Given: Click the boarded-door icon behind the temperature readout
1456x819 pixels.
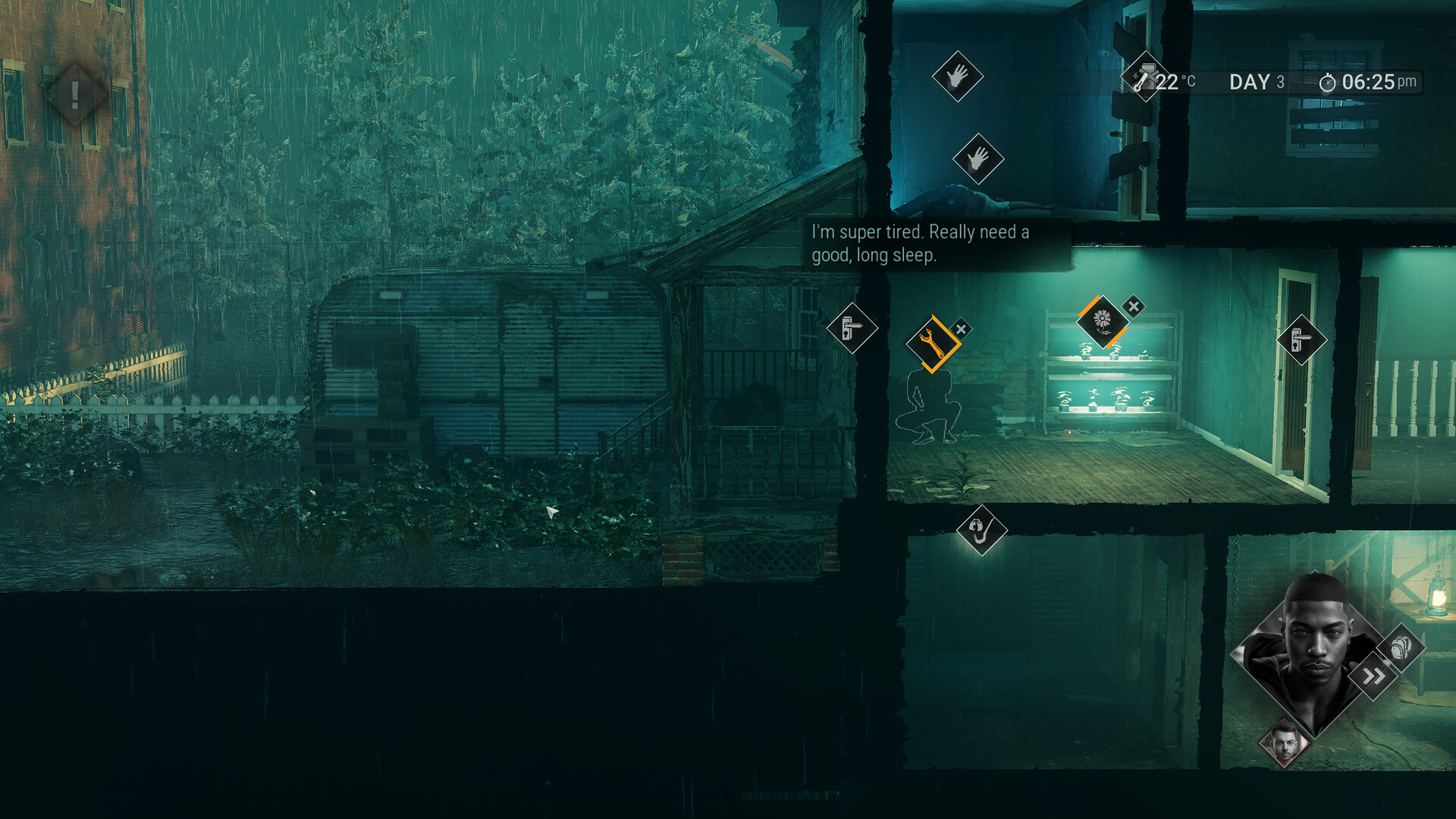Looking at the screenshot, I should tap(1144, 76).
